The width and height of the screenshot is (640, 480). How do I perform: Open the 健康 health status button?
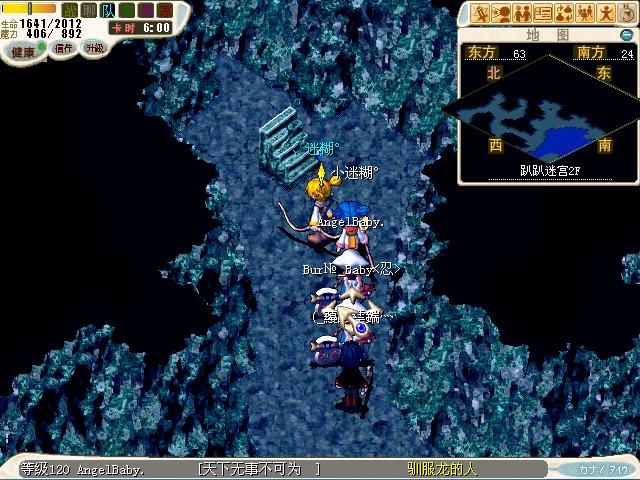click(22, 50)
